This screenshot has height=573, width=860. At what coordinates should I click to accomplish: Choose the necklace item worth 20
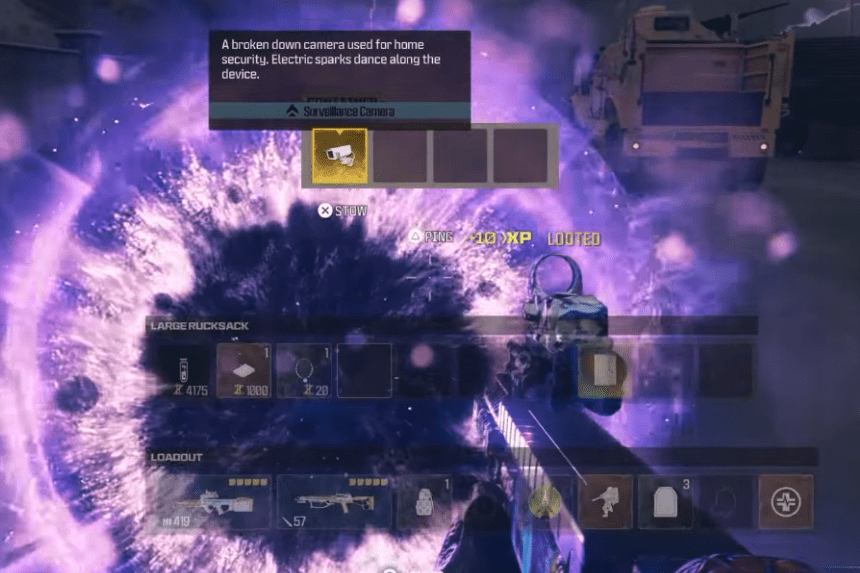pos(303,371)
